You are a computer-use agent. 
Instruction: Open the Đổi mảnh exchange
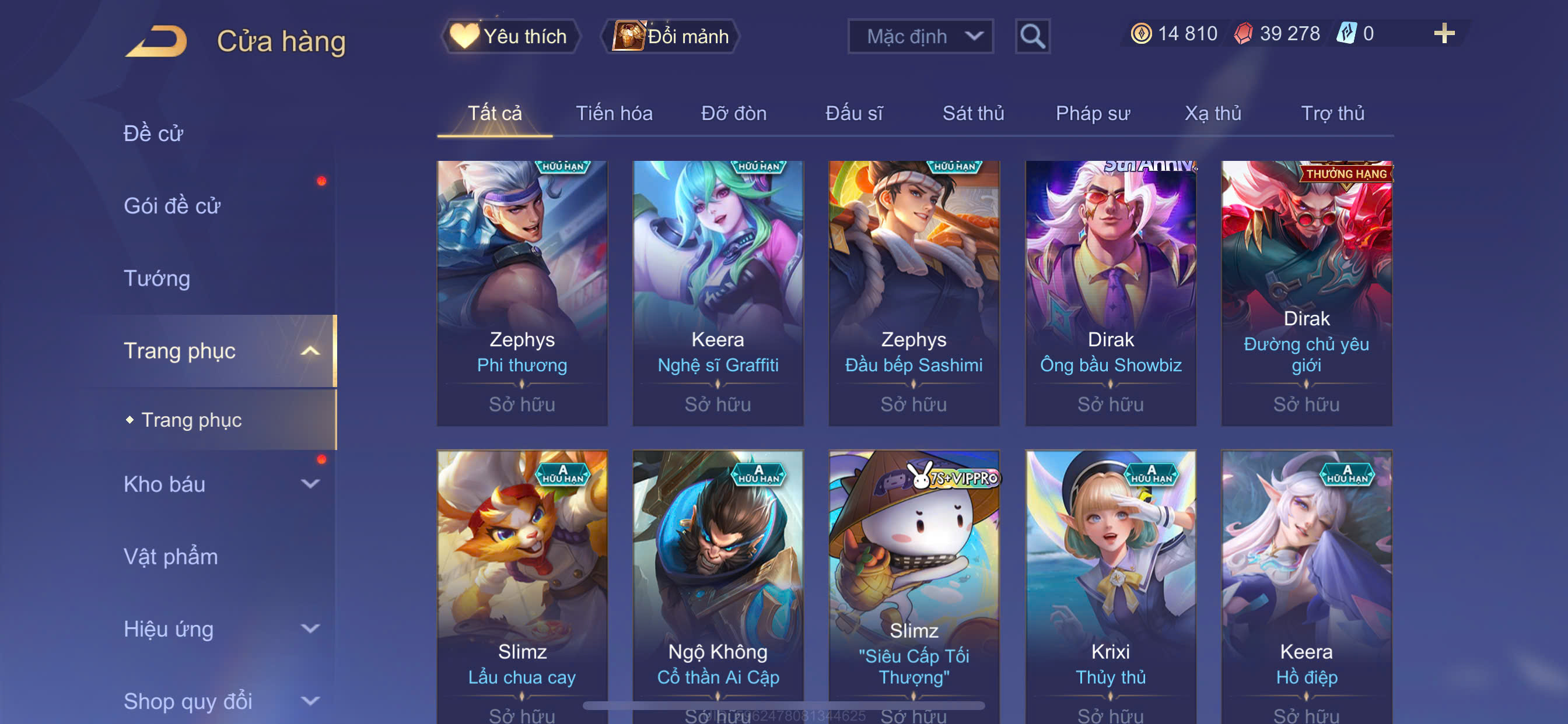670,37
